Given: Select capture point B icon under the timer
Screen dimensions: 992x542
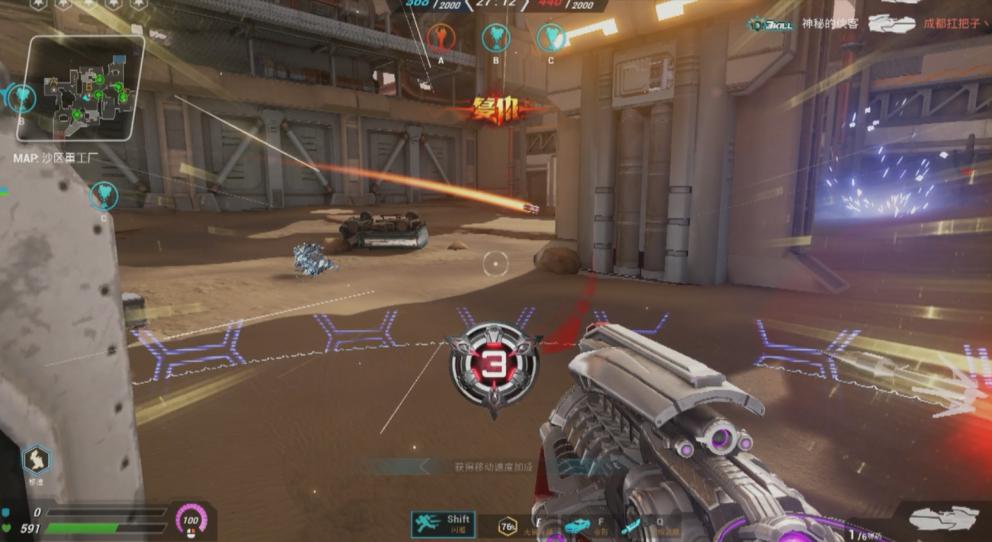Looking at the screenshot, I should point(495,38).
